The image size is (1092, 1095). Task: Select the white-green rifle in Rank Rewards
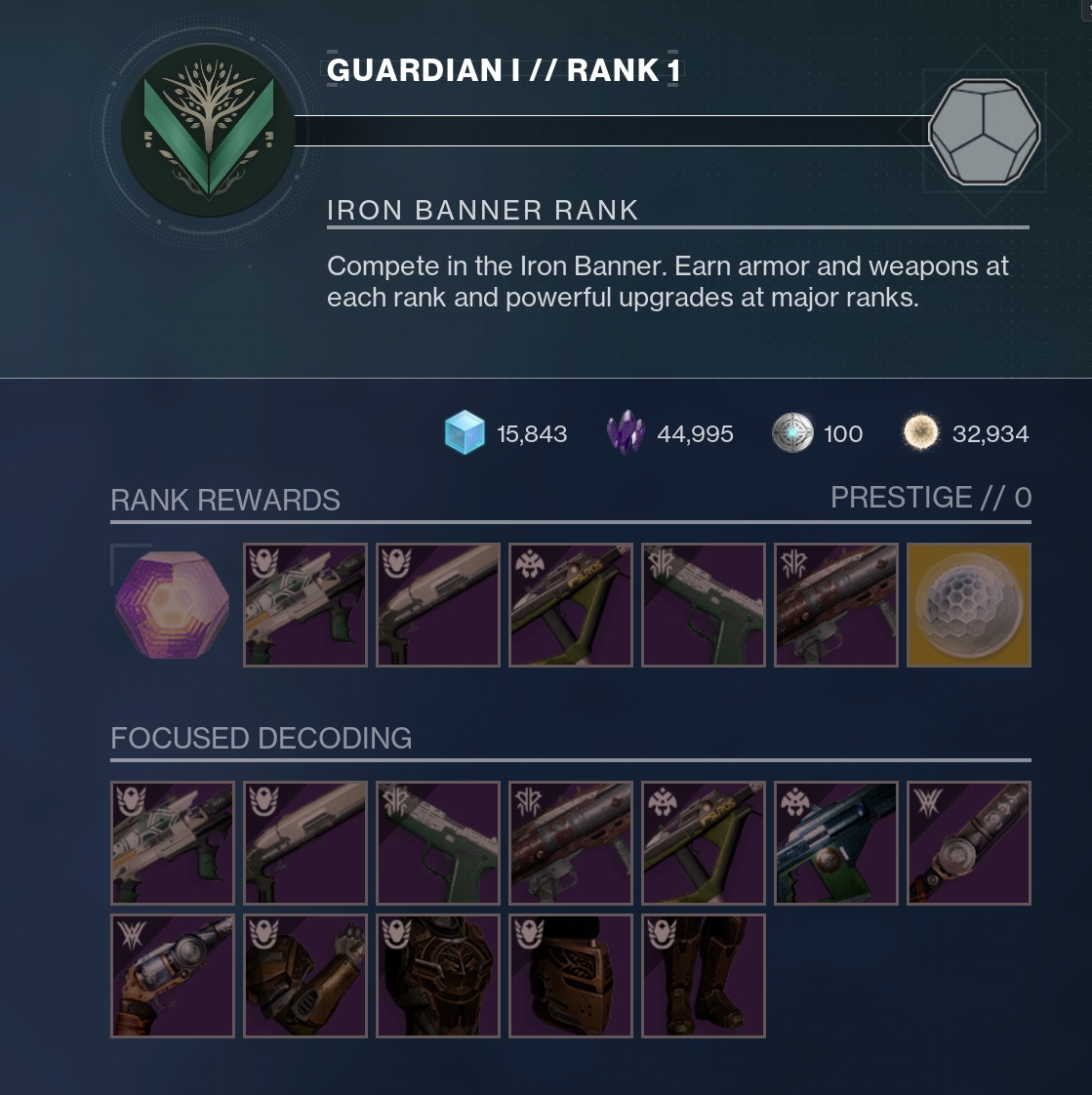(x=304, y=605)
